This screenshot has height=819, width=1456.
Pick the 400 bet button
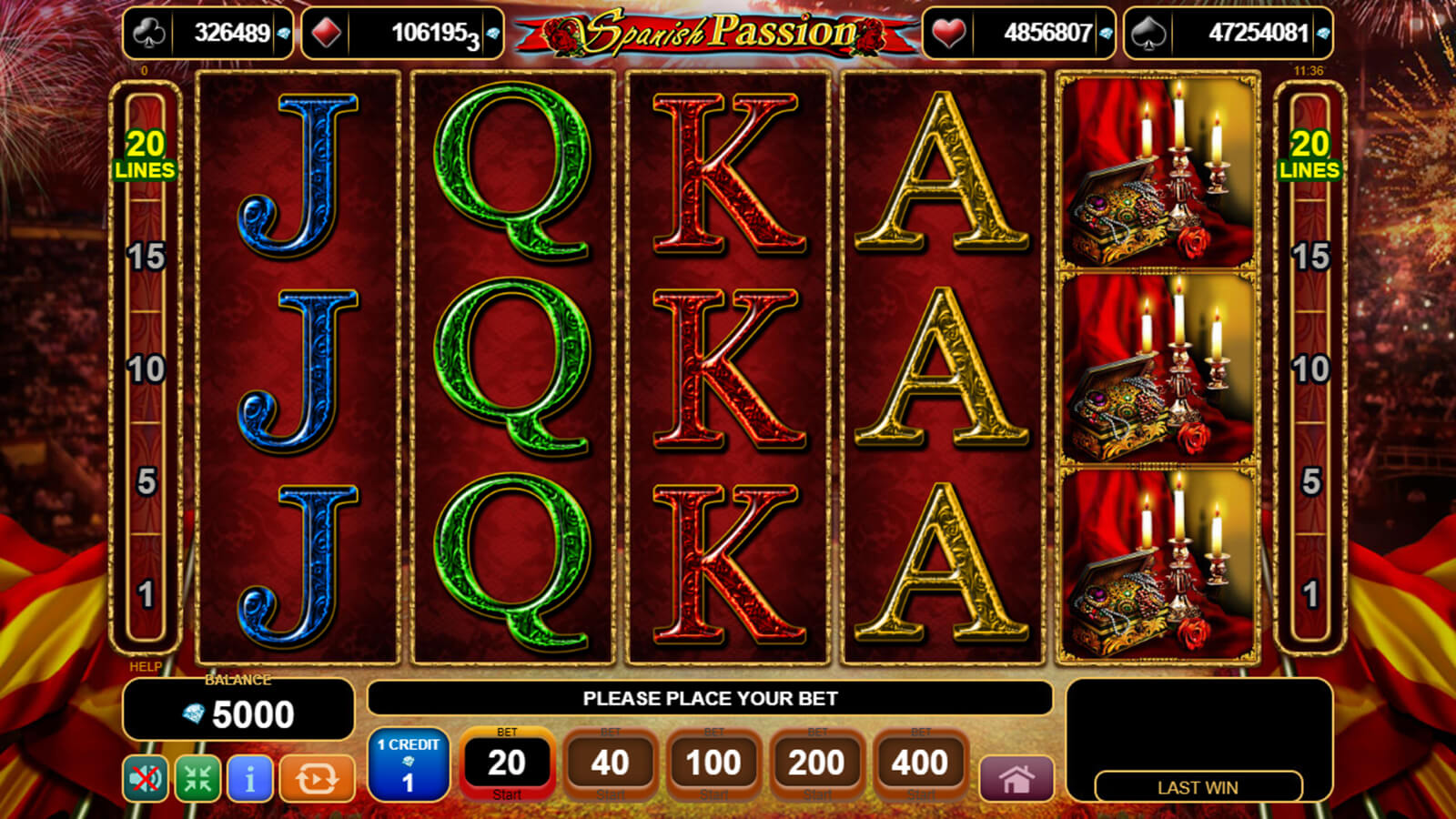920,763
